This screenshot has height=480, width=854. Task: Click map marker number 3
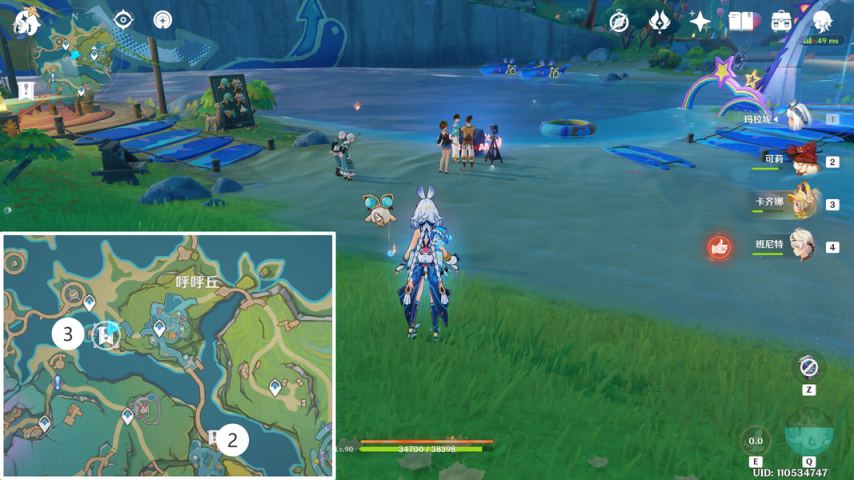click(68, 333)
